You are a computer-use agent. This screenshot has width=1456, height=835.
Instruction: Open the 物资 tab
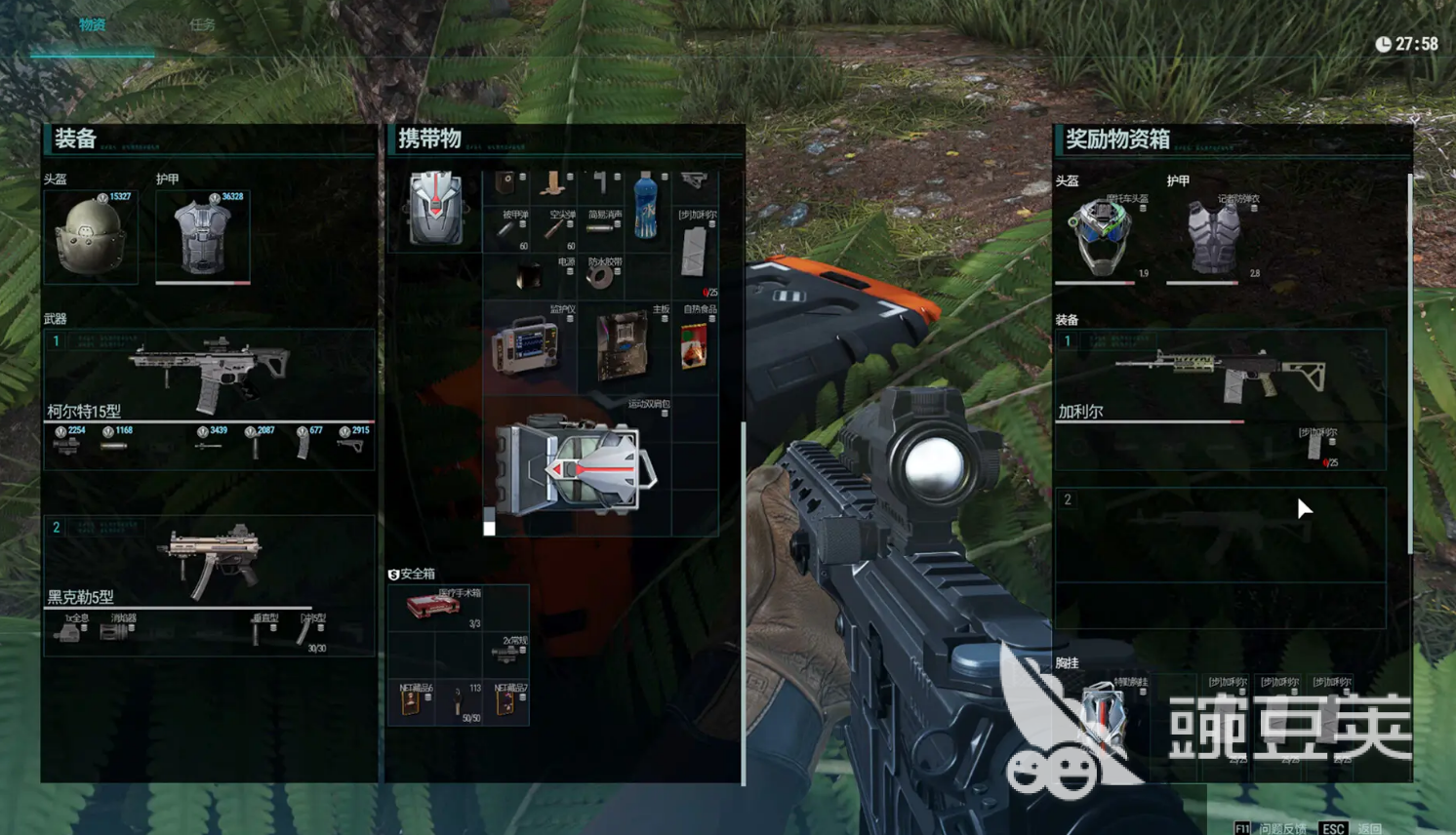(x=92, y=24)
